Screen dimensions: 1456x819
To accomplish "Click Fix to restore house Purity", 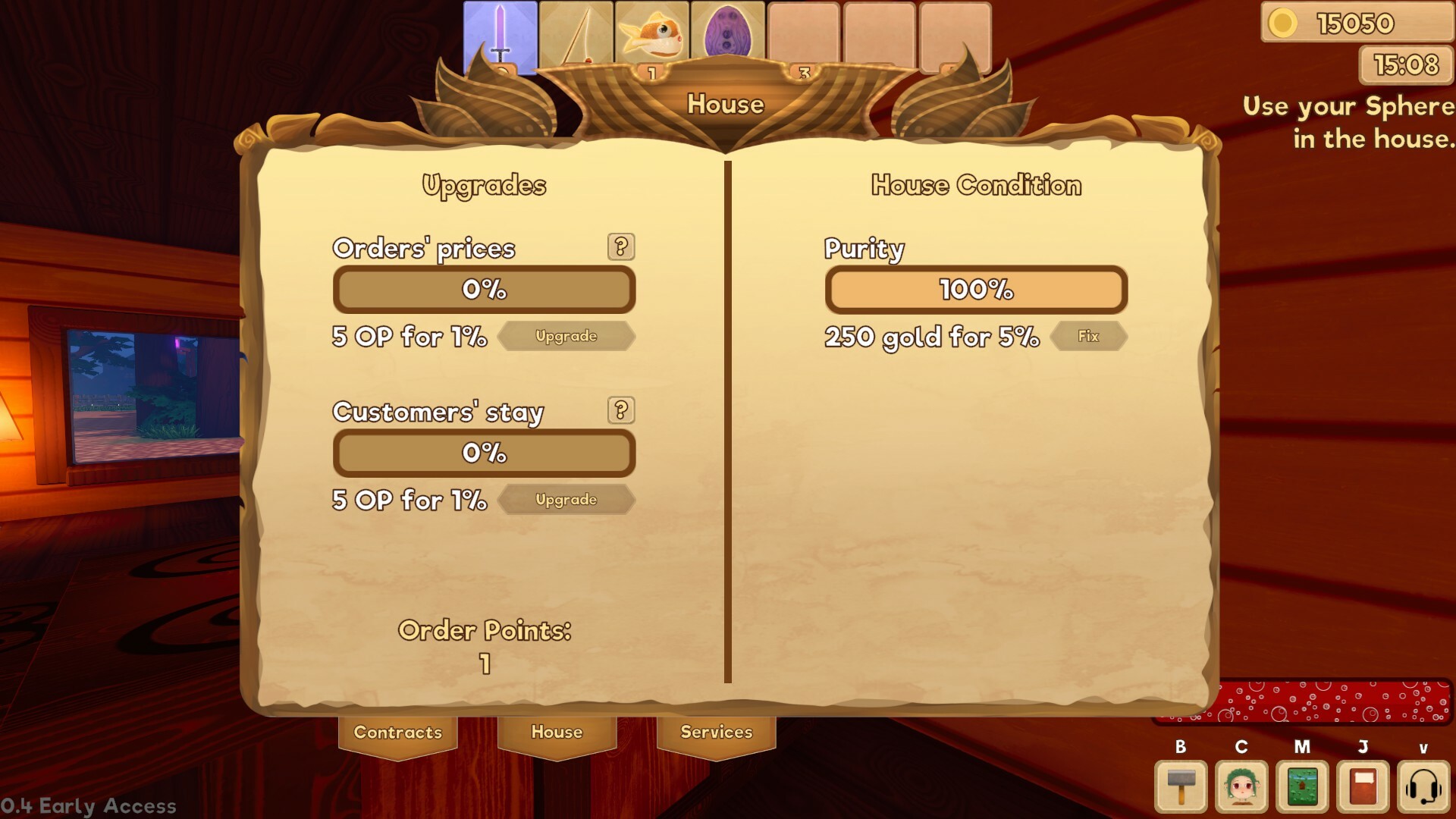I will (x=1088, y=336).
